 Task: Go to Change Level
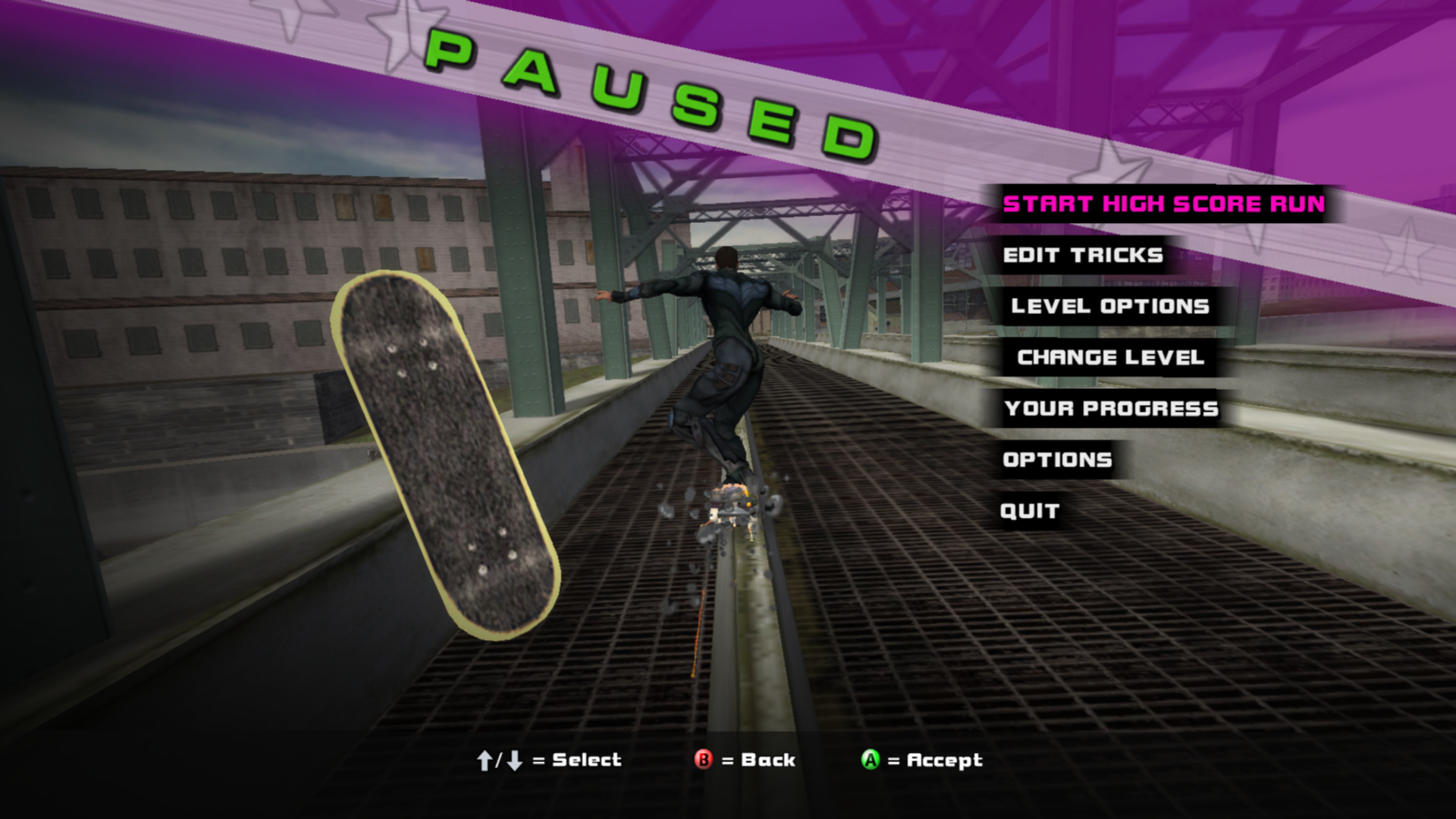1110,357
